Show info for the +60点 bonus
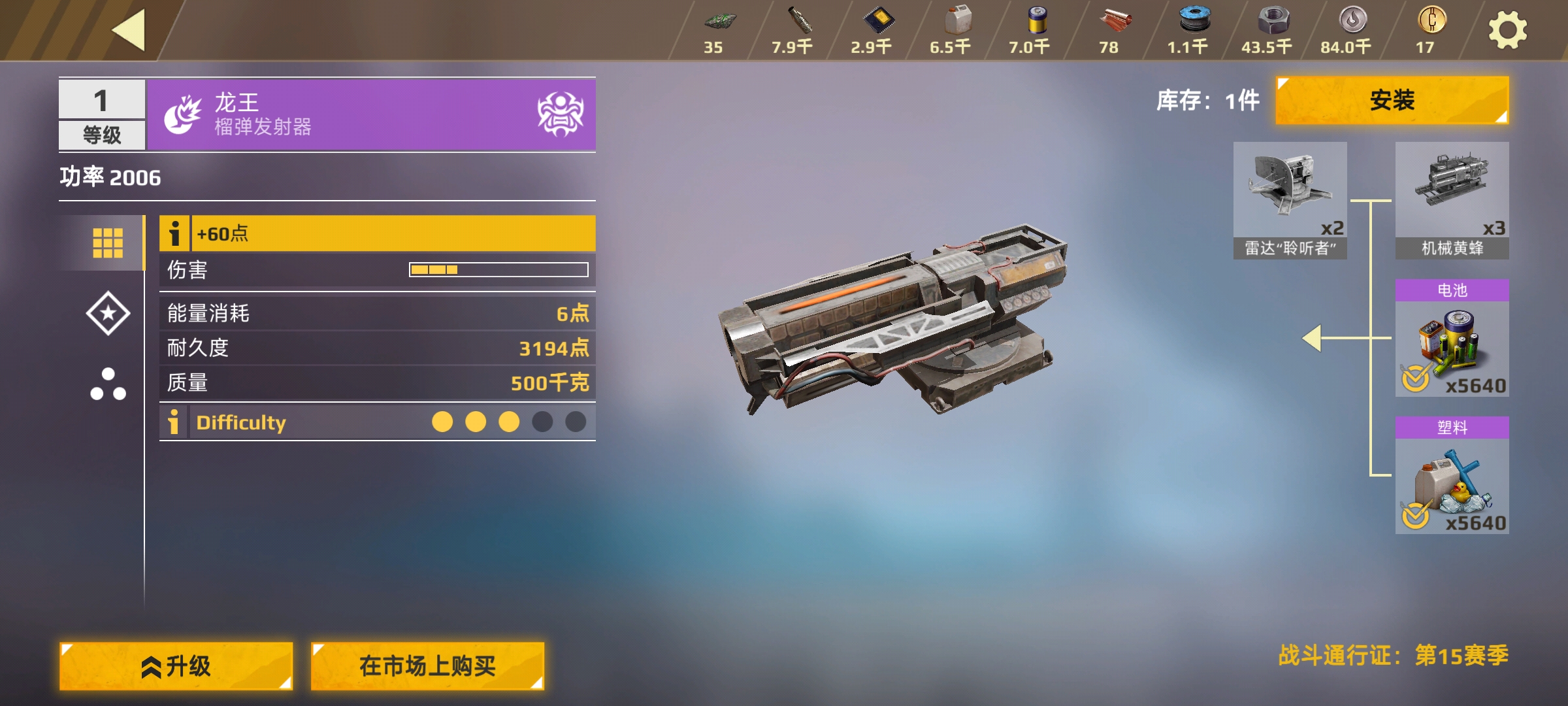Viewport: 1568px width, 706px height. point(174,233)
